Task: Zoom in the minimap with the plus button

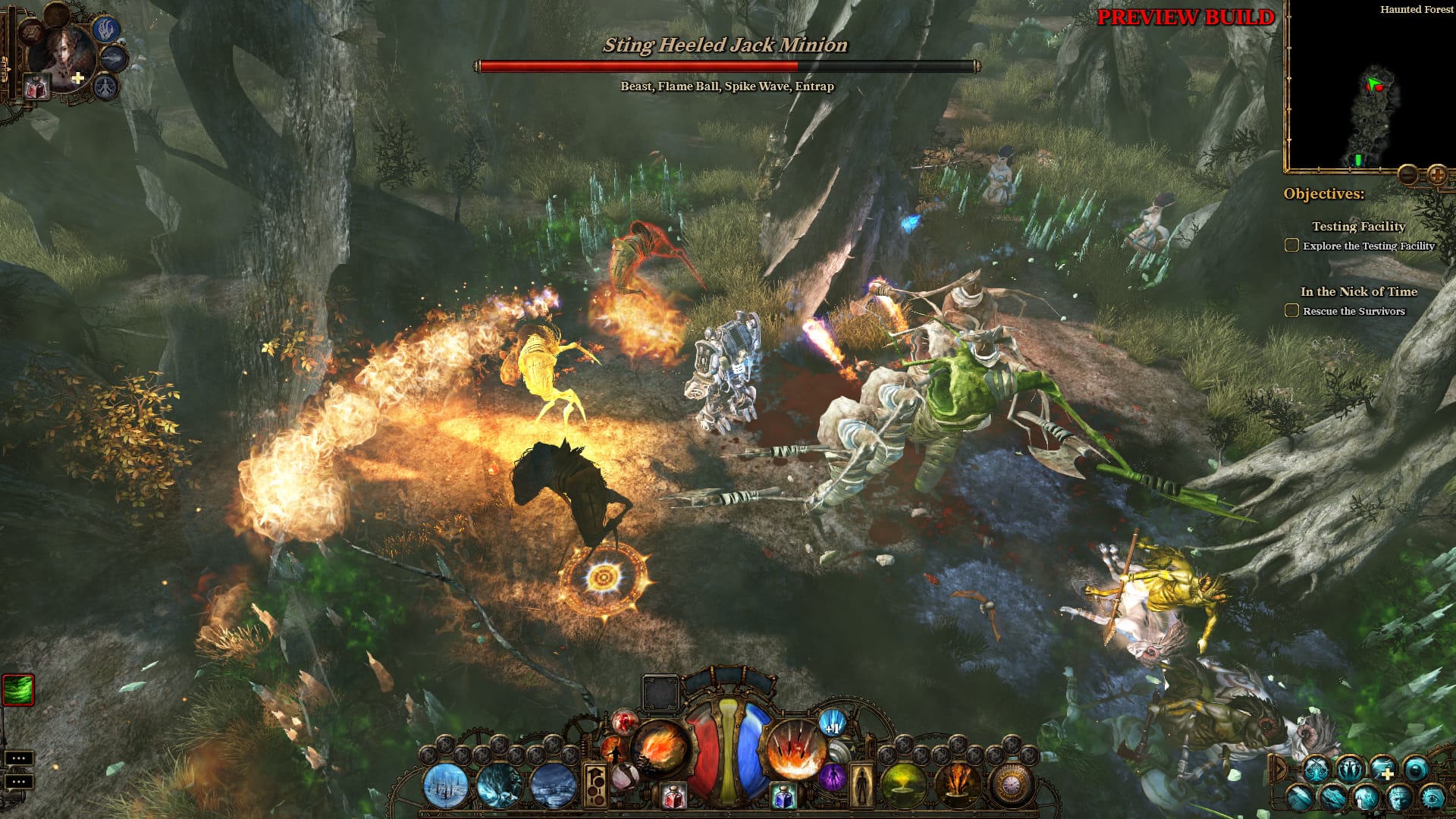Action: point(1436,175)
